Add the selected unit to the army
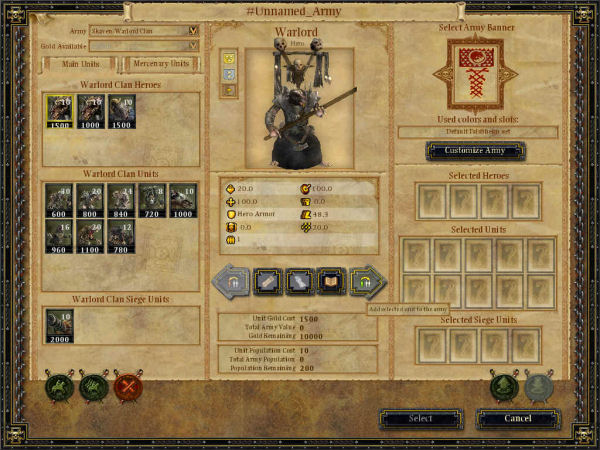Screen dimensions: 600x450 [x=366, y=282]
